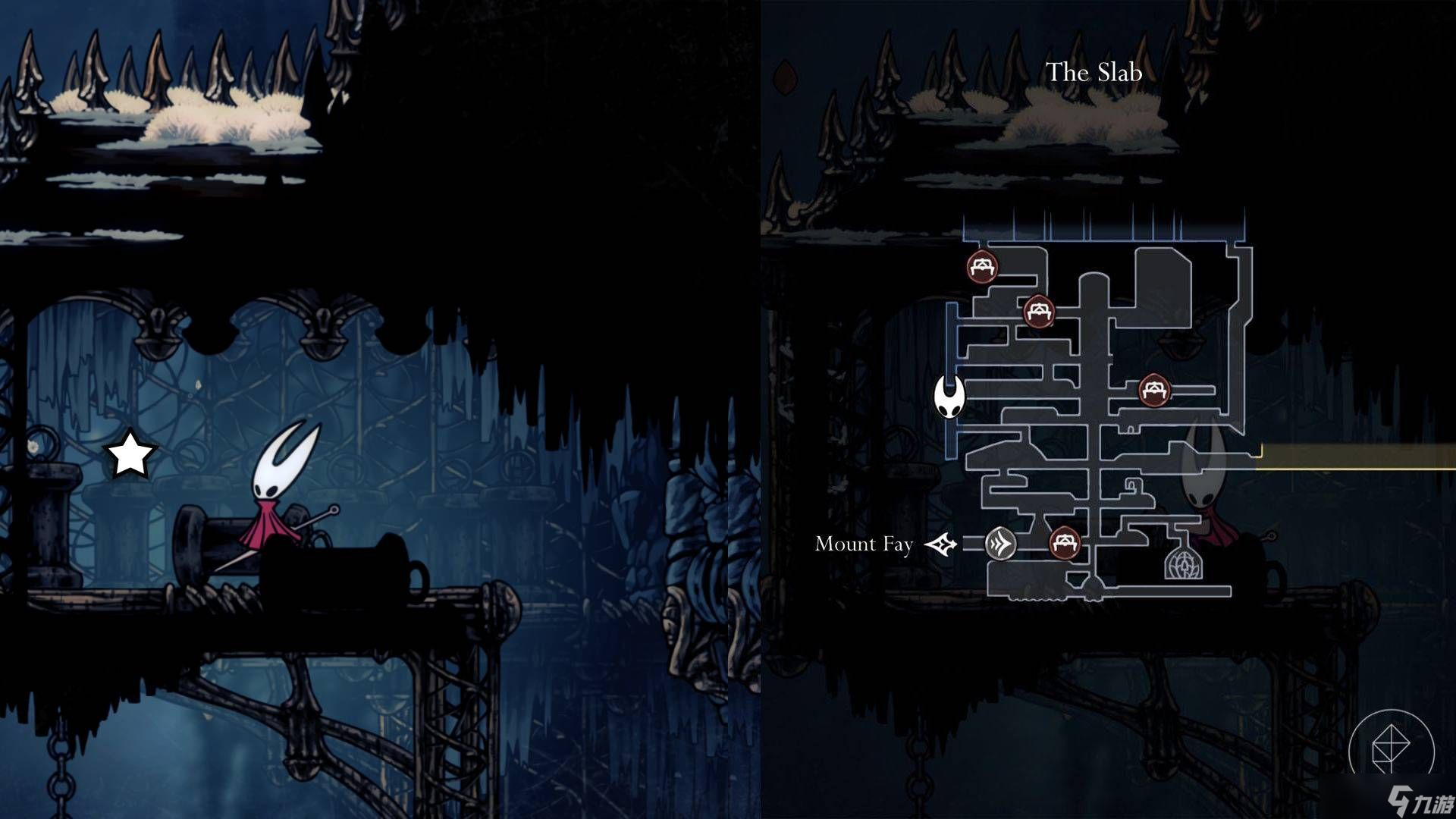Viewport: 1456px width, 819px height.
Task: Select the grey chevron marker near Mount Fay
Action: point(1000,544)
